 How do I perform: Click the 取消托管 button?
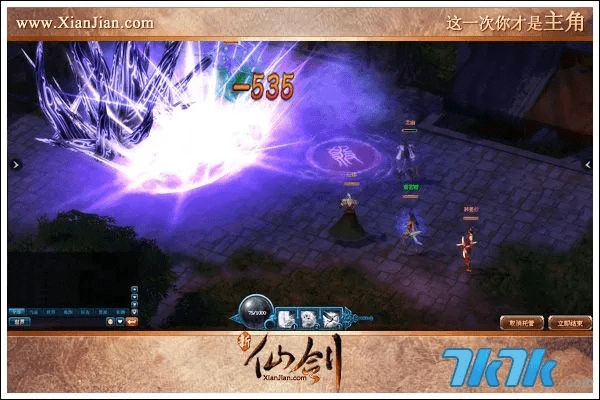519,322
